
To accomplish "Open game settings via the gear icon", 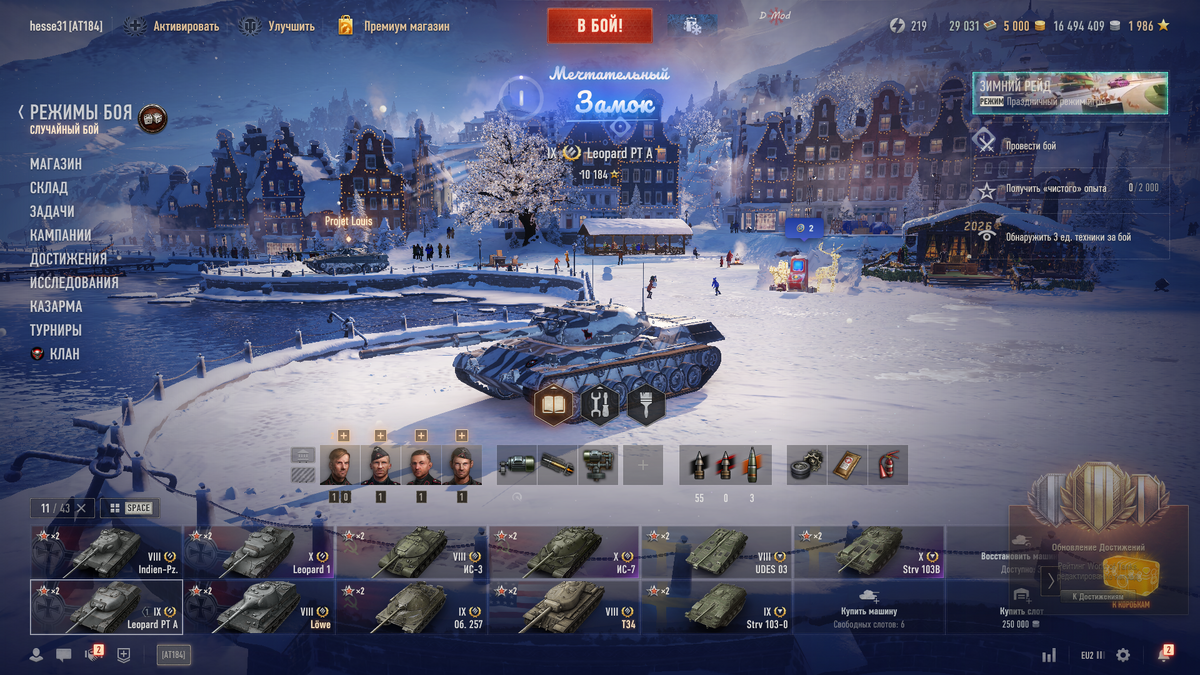I will (1123, 655).
